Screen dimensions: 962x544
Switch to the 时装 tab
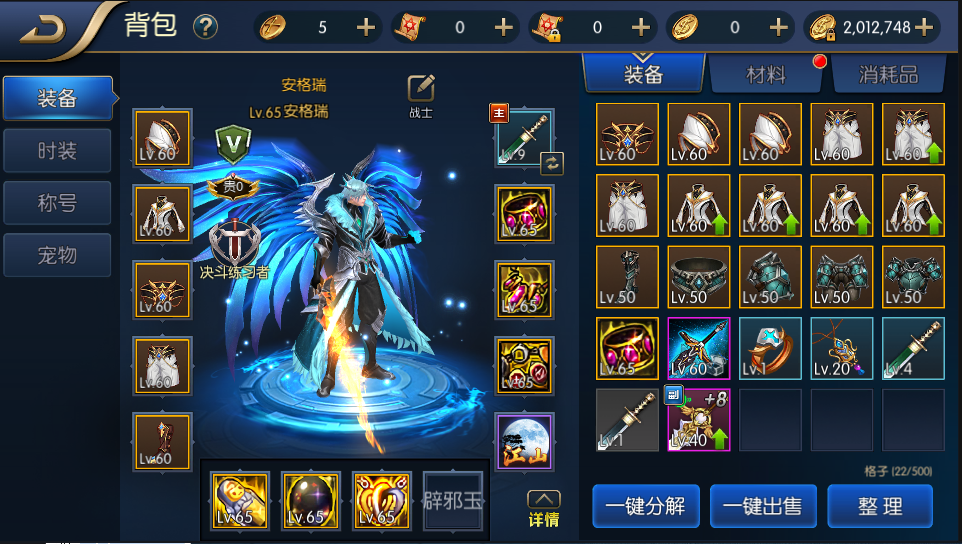pyautogui.click(x=57, y=151)
